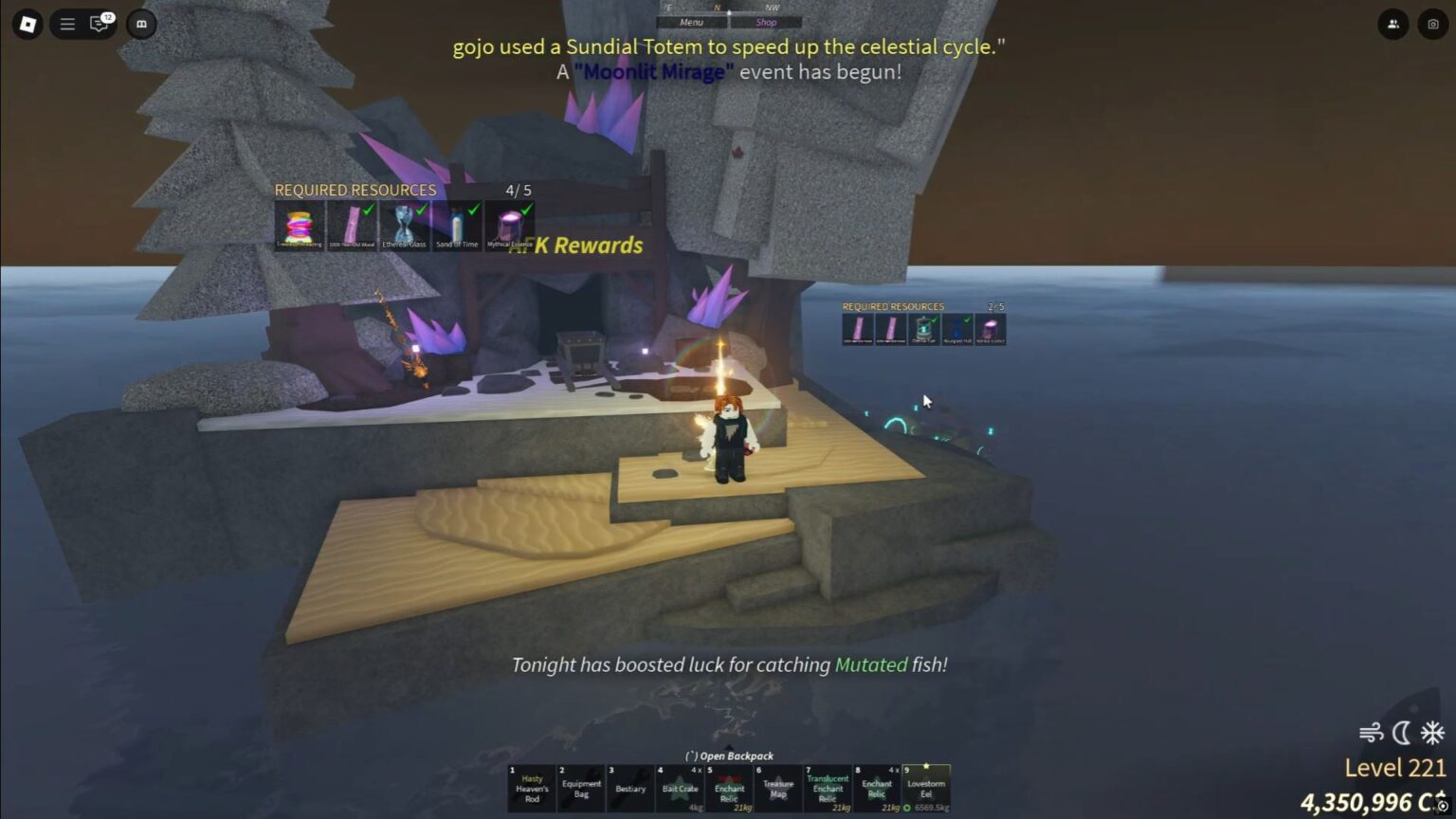Click the 2/5 resource progress counter
1456x819 pixels.
point(994,305)
